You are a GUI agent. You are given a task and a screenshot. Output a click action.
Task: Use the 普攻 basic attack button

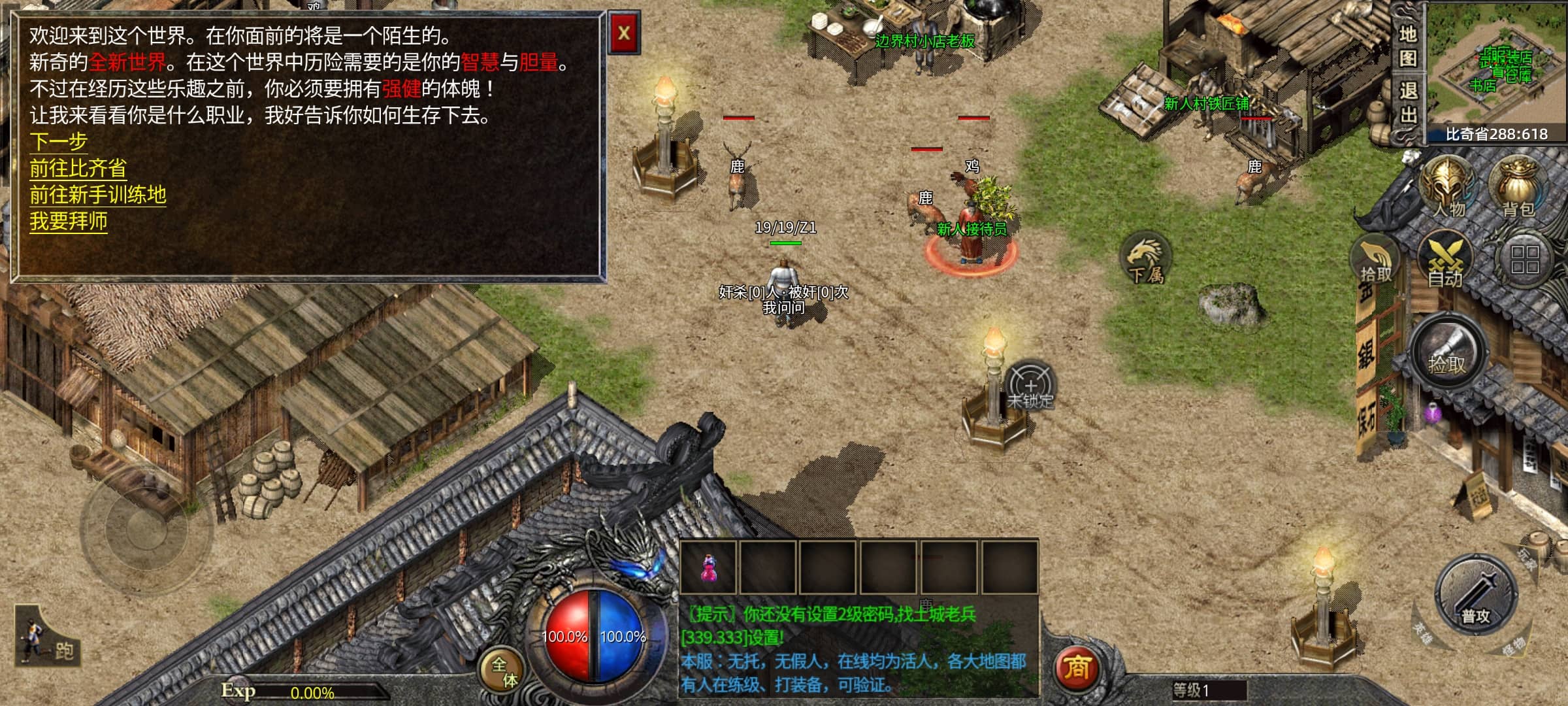[x=1477, y=596]
